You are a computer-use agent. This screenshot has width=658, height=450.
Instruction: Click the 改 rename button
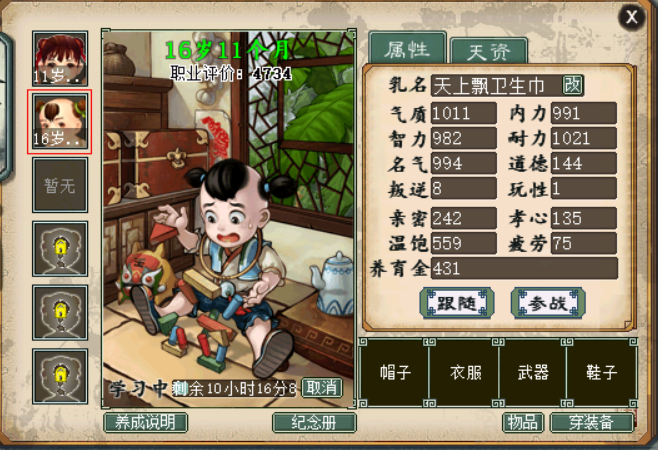coord(573,85)
